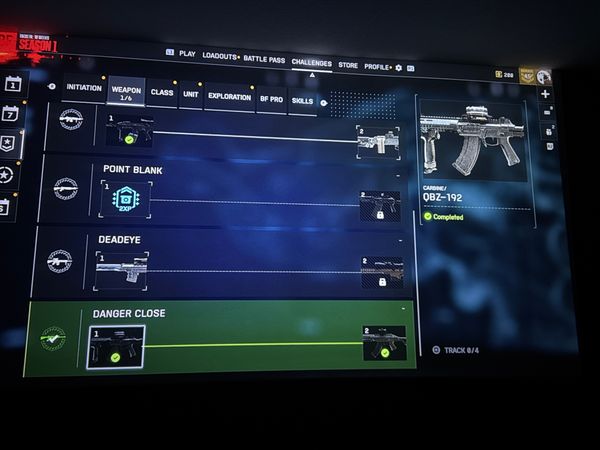The height and width of the screenshot is (450, 600).
Task: Go to the Loadouts menu
Action: [219, 55]
